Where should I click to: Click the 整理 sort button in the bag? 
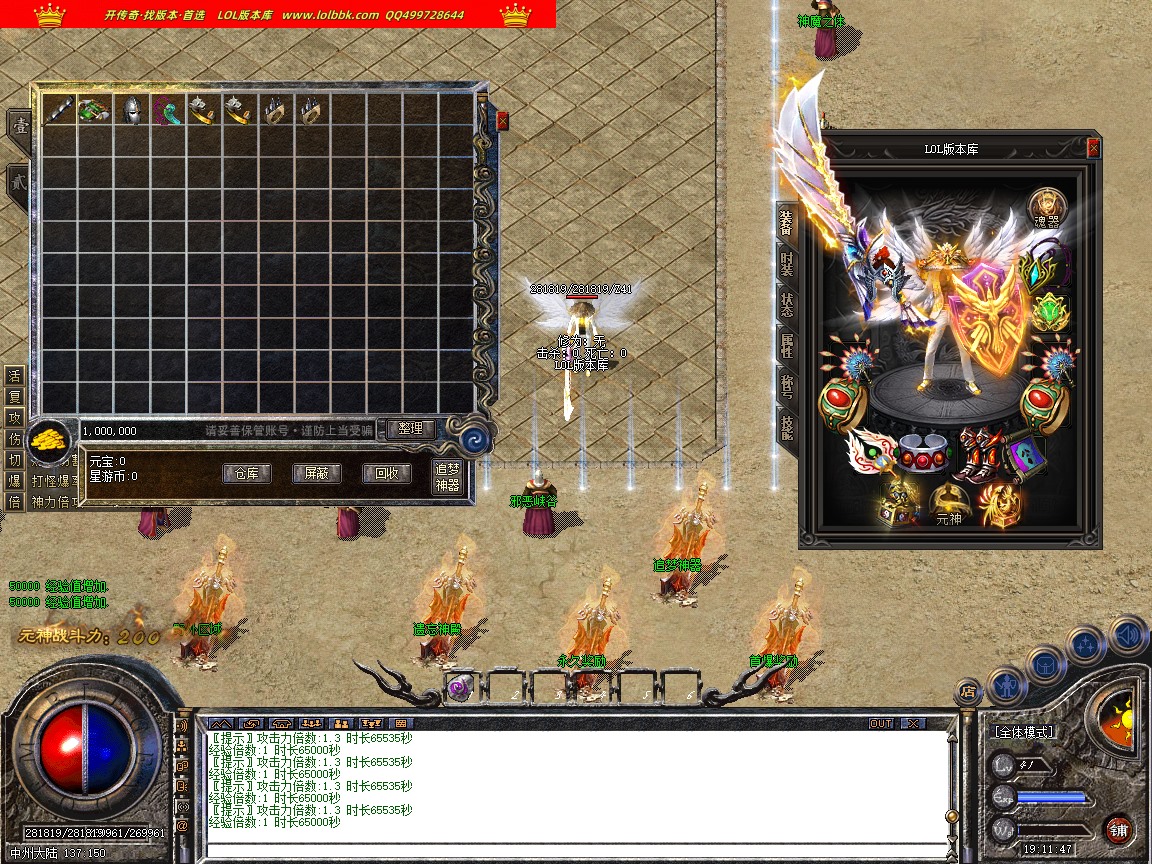[x=411, y=429]
